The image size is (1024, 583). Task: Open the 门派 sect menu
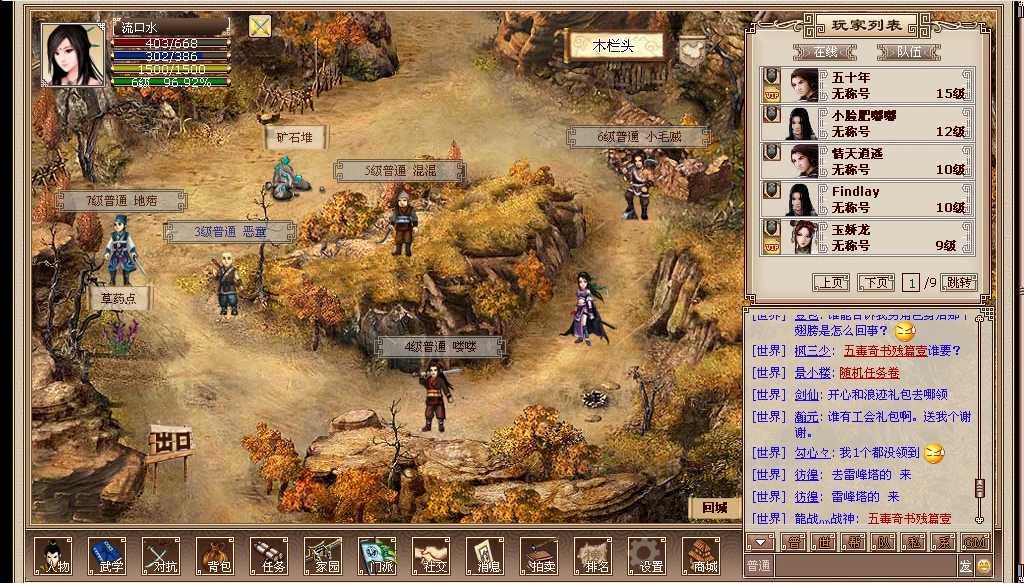(x=377, y=555)
